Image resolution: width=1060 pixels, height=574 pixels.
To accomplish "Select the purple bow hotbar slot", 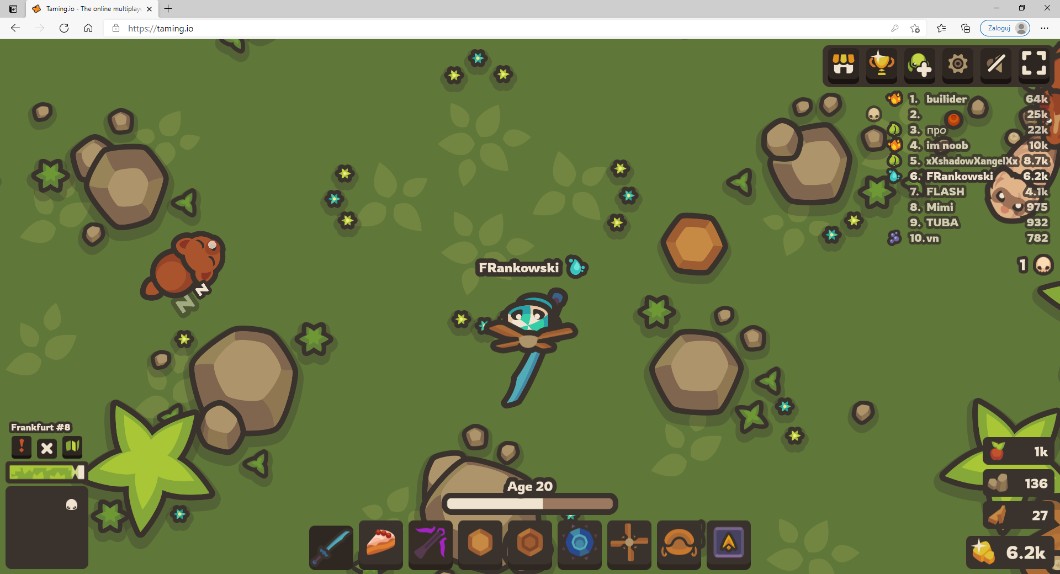I will (x=431, y=545).
